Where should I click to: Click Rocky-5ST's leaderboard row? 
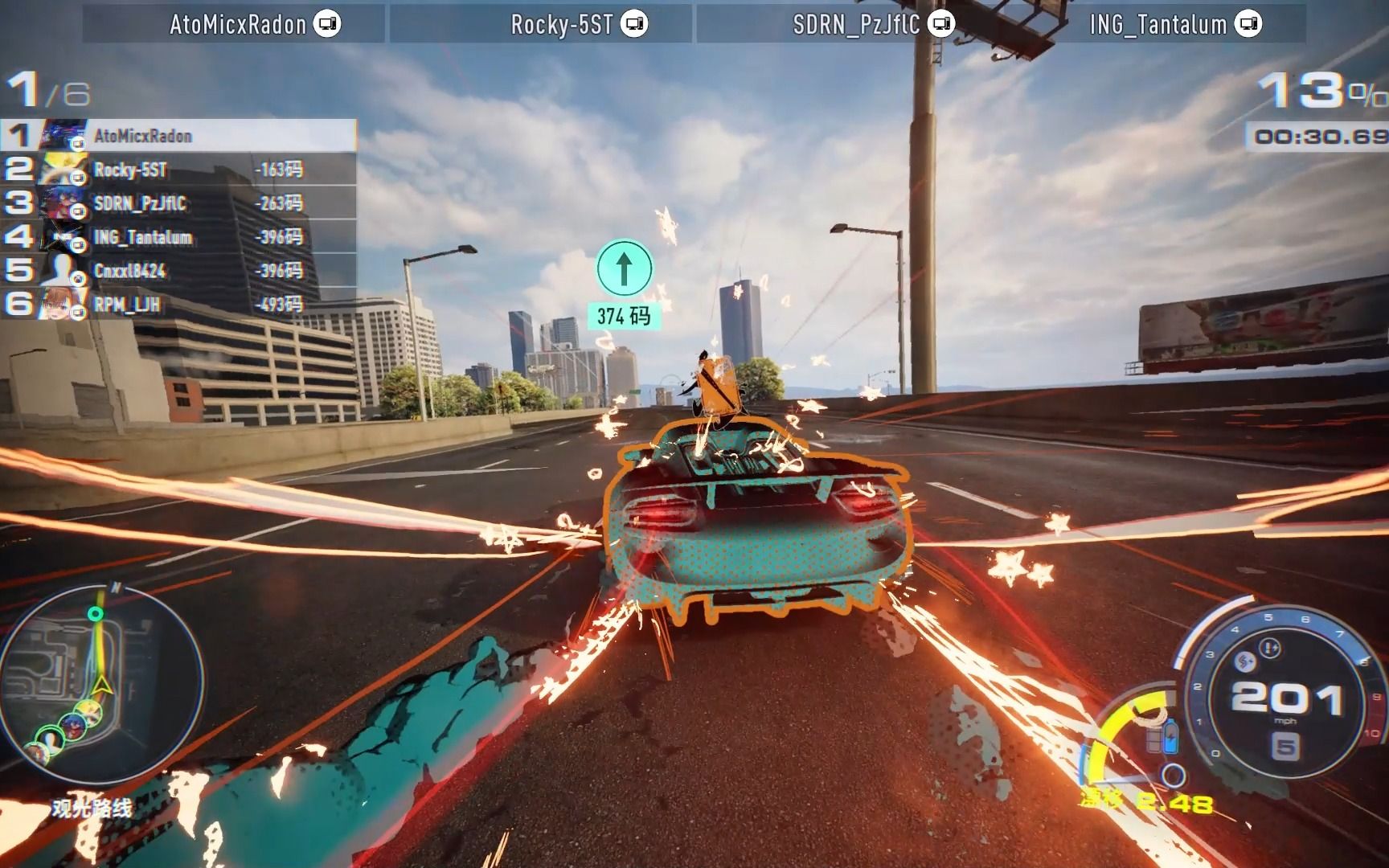[178, 170]
